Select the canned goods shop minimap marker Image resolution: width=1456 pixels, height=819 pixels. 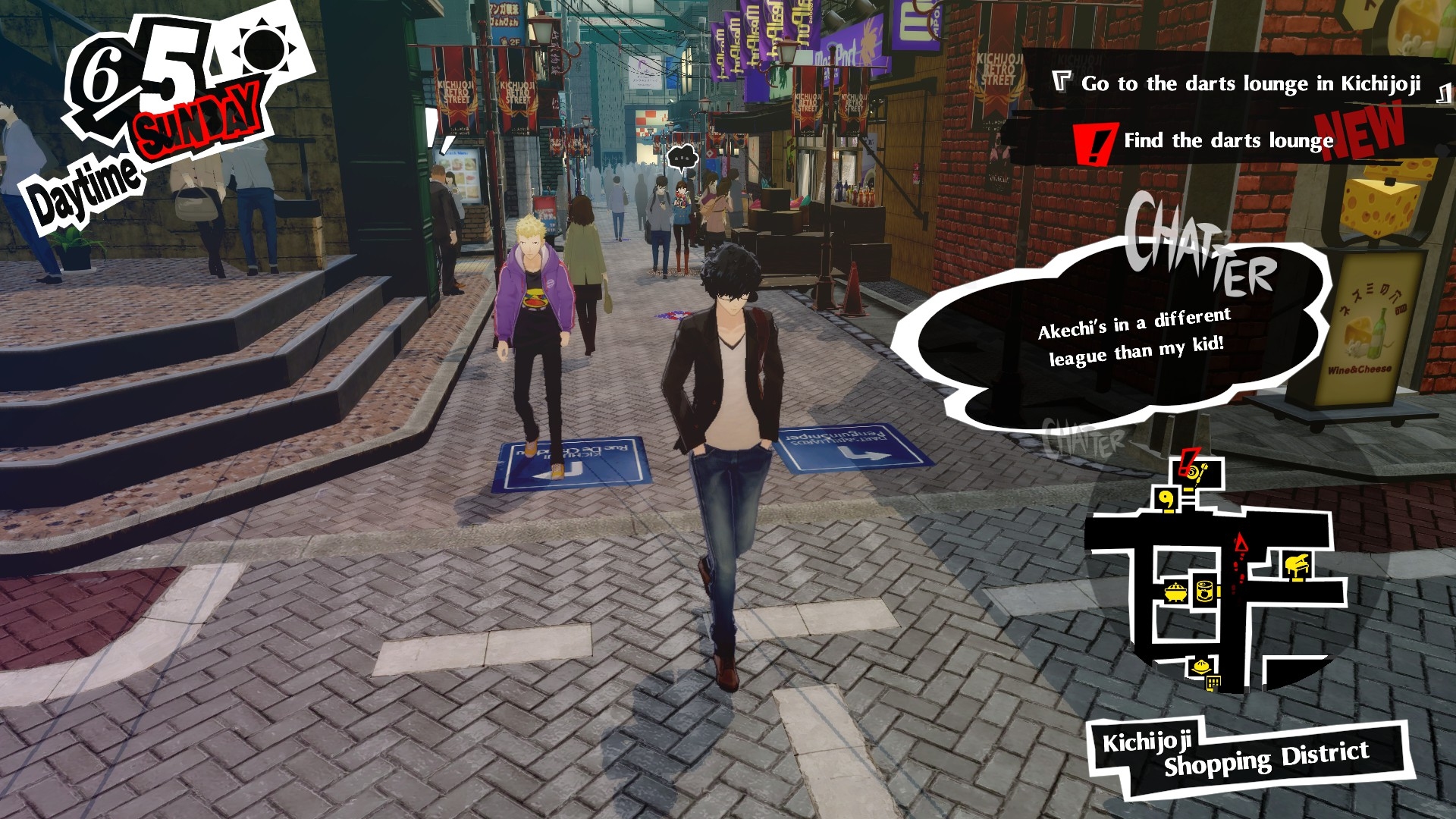(1205, 589)
